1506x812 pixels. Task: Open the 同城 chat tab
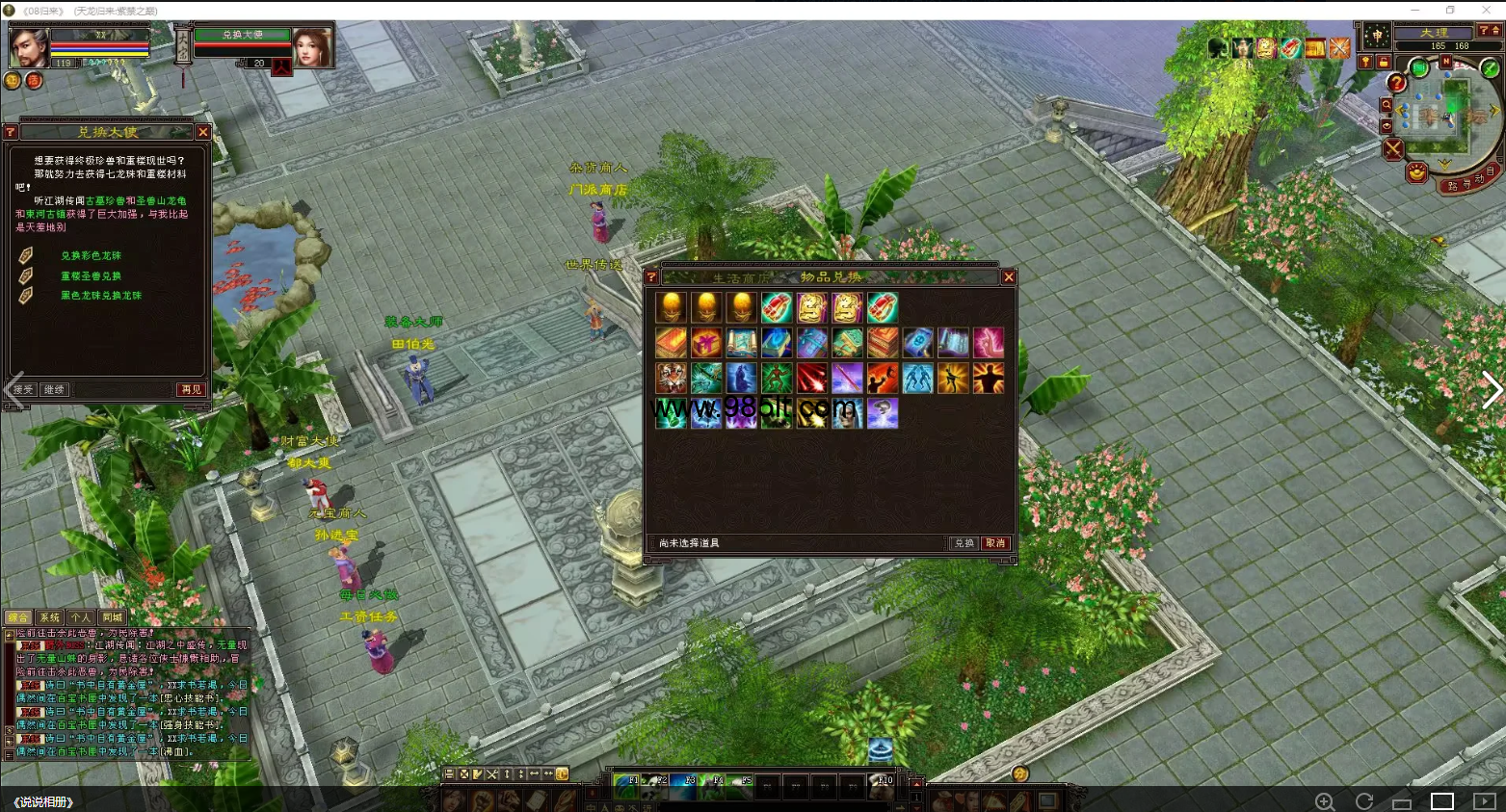pos(112,617)
